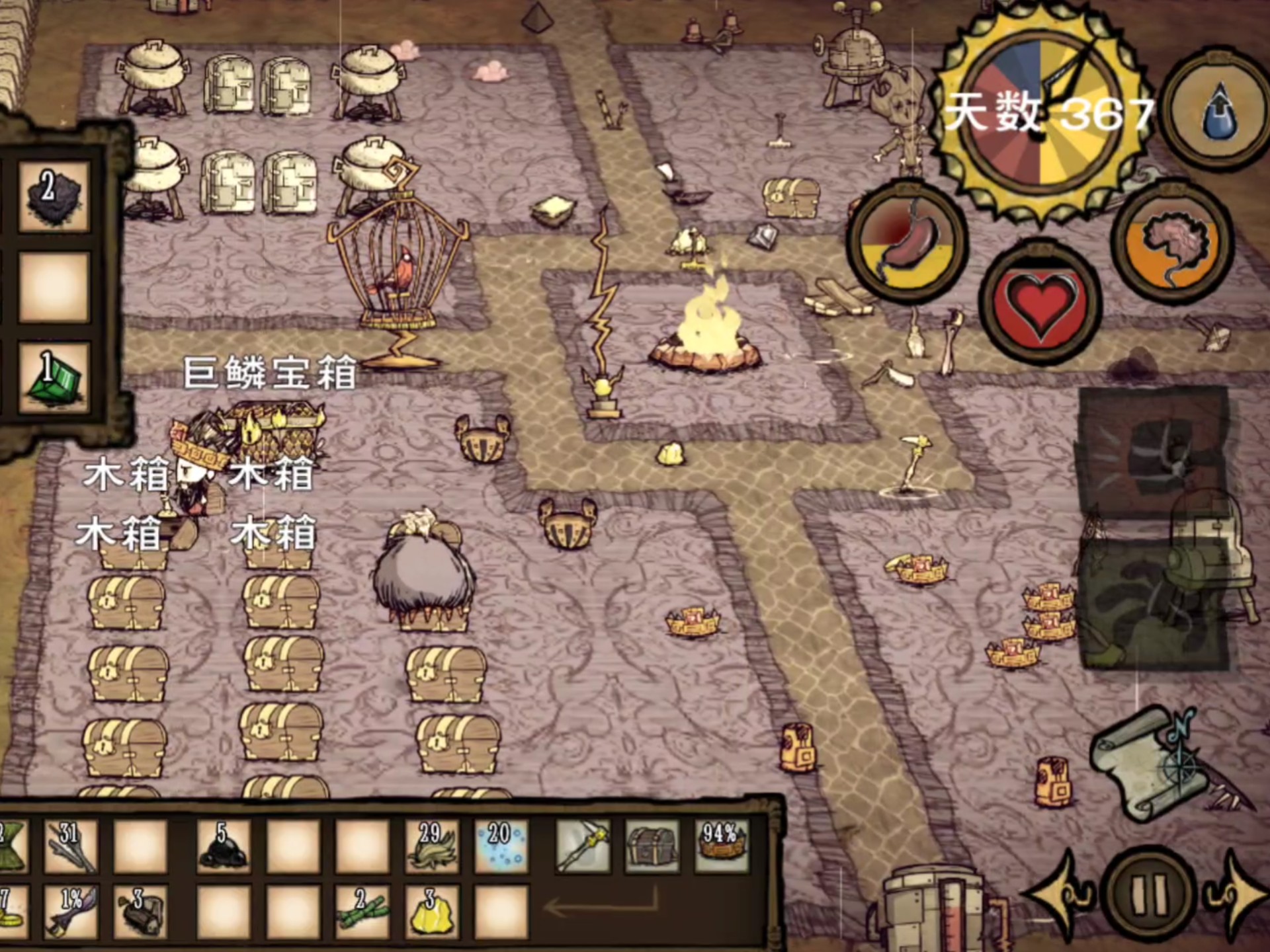Select the twigs stack of 31
Viewport: 1270px width, 952px height.
[x=71, y=847]
